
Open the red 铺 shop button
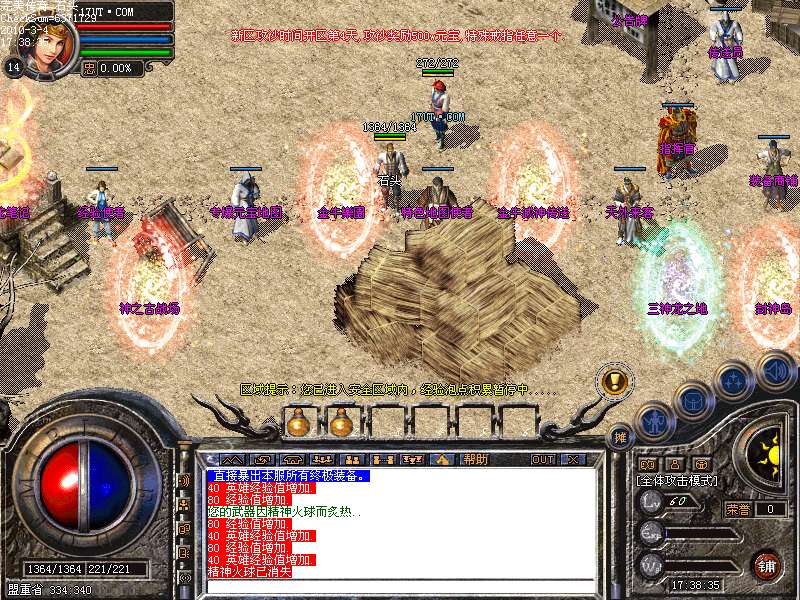tap(767, 564)
